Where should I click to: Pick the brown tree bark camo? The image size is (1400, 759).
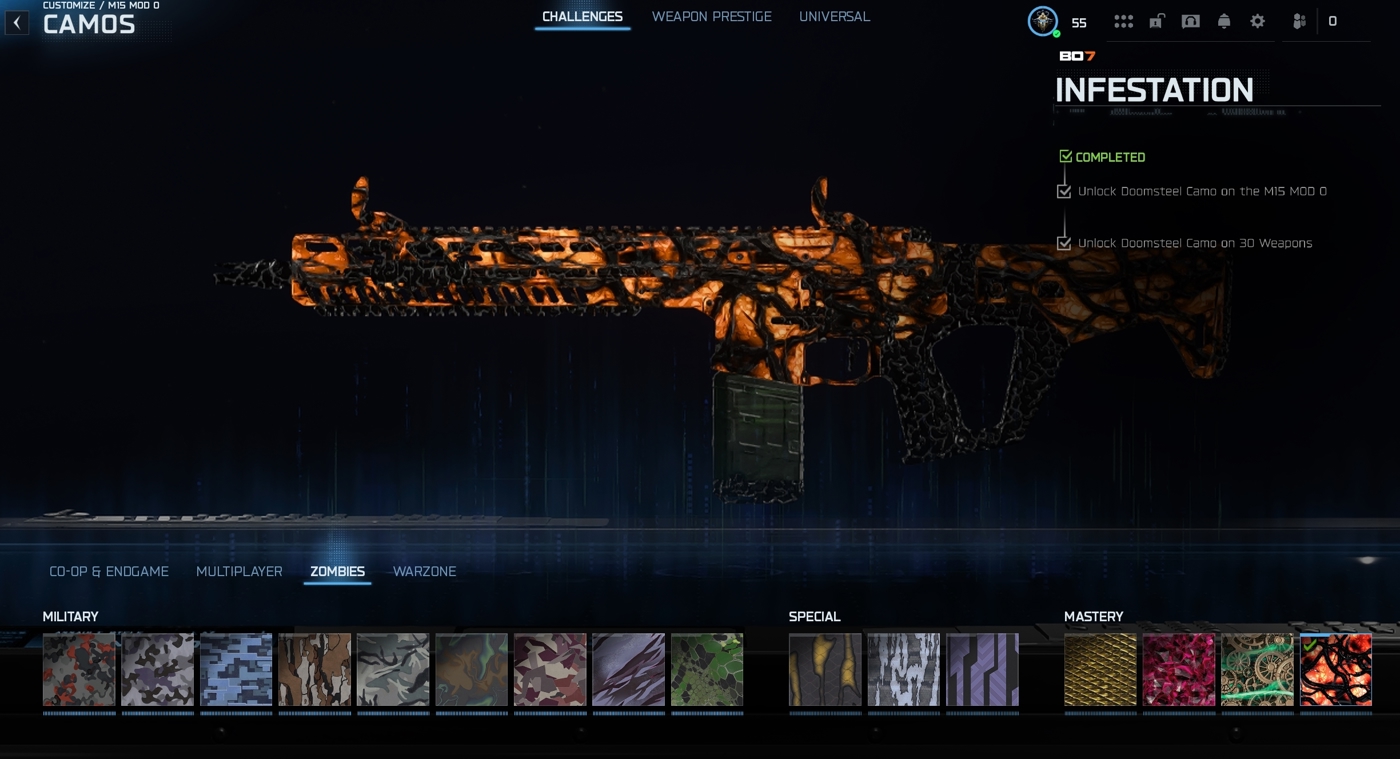pyautogui.click(x=314, y=669)
